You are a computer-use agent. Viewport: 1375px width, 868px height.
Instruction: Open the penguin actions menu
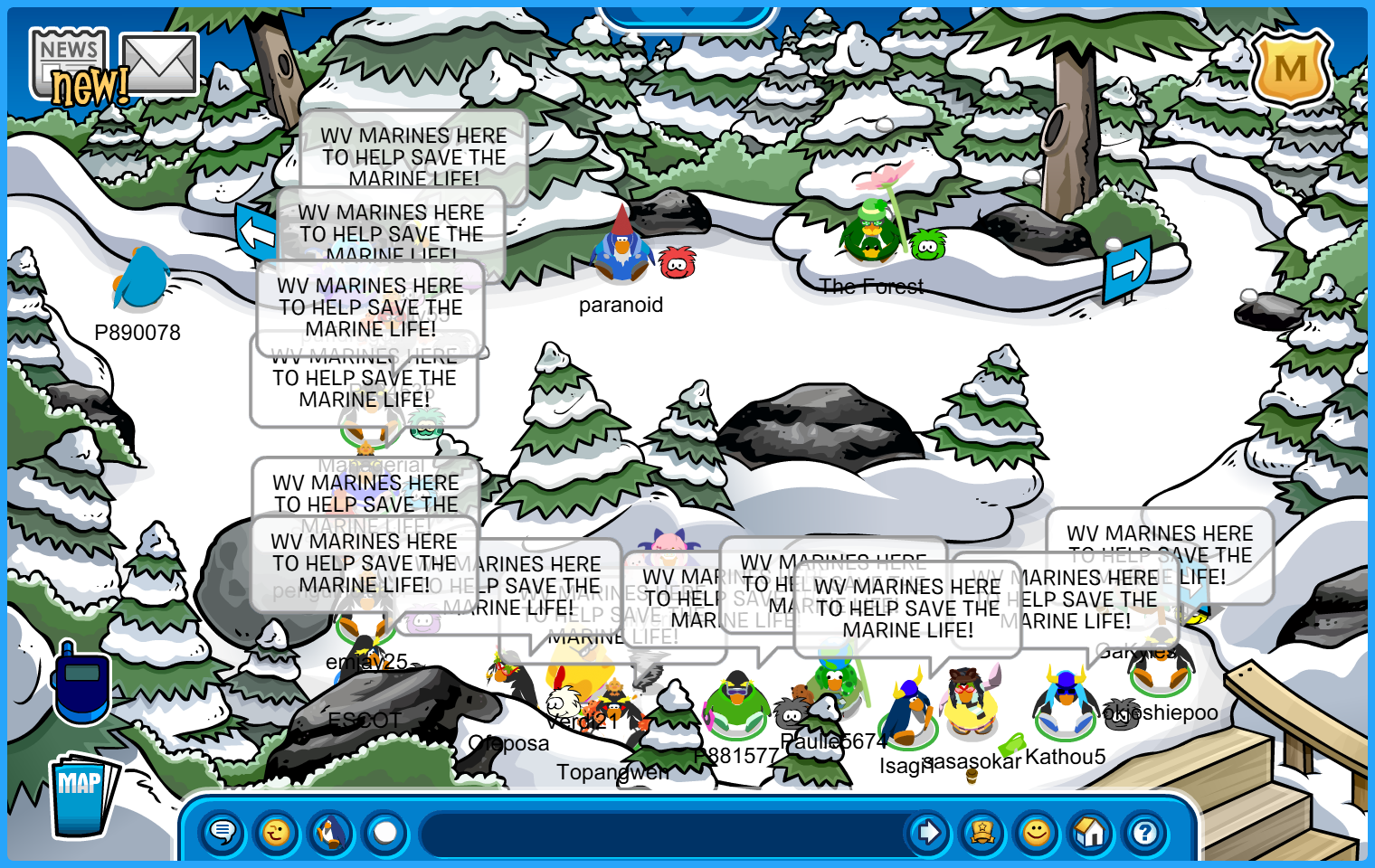pyautogui.click(x=331, y=832)
